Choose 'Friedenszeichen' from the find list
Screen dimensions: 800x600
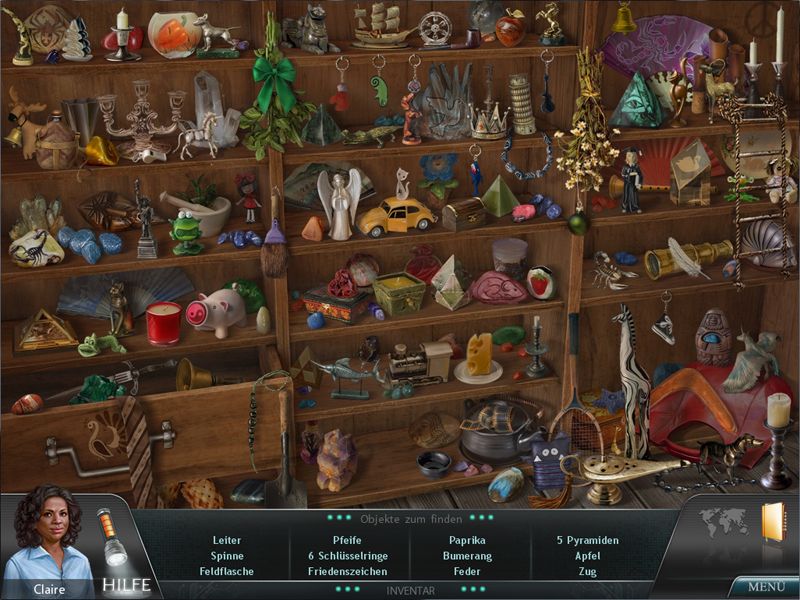coord(347,572)
